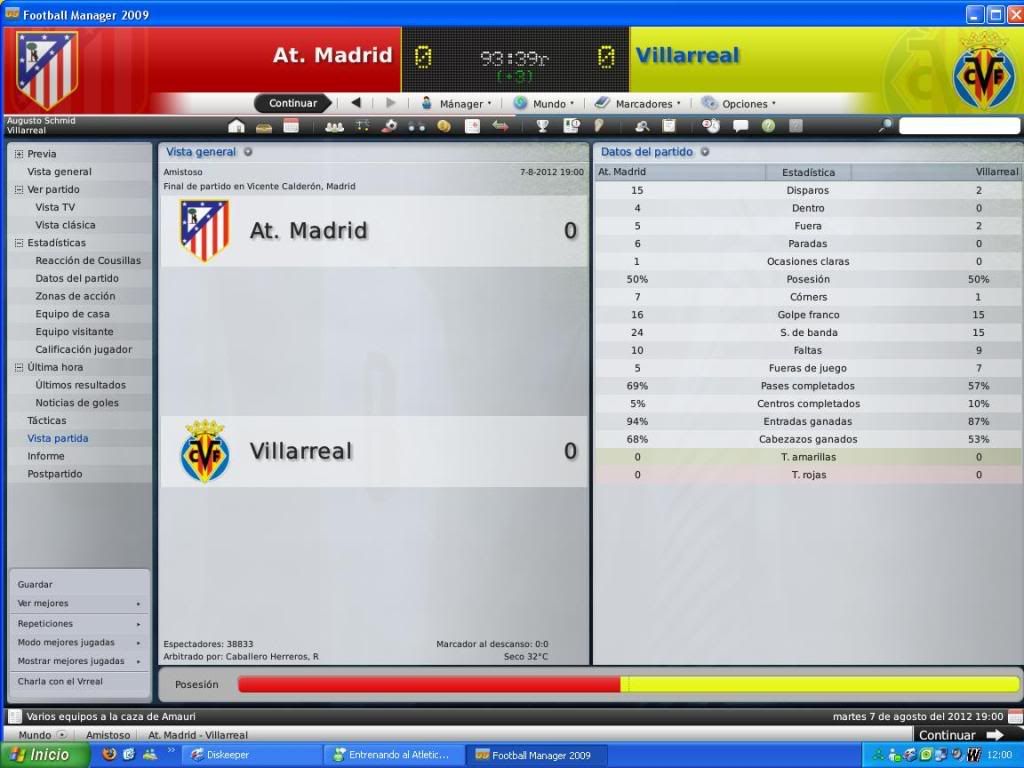Click Guardar to save the game
1024x768 pixels.
(35, 585)
